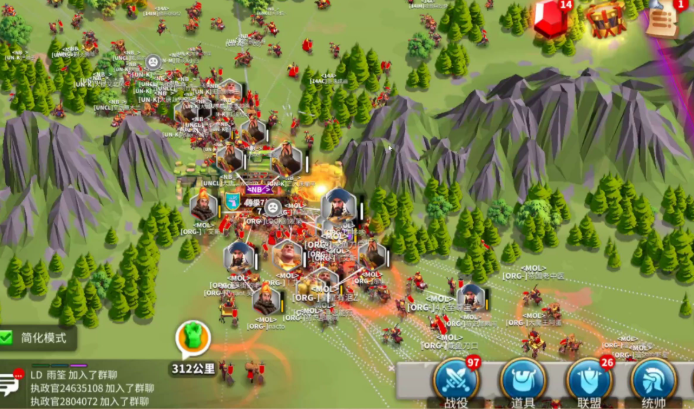Open the 道具 items bag
The width and height of the screenshot is (694, 409).
[522, 380]
